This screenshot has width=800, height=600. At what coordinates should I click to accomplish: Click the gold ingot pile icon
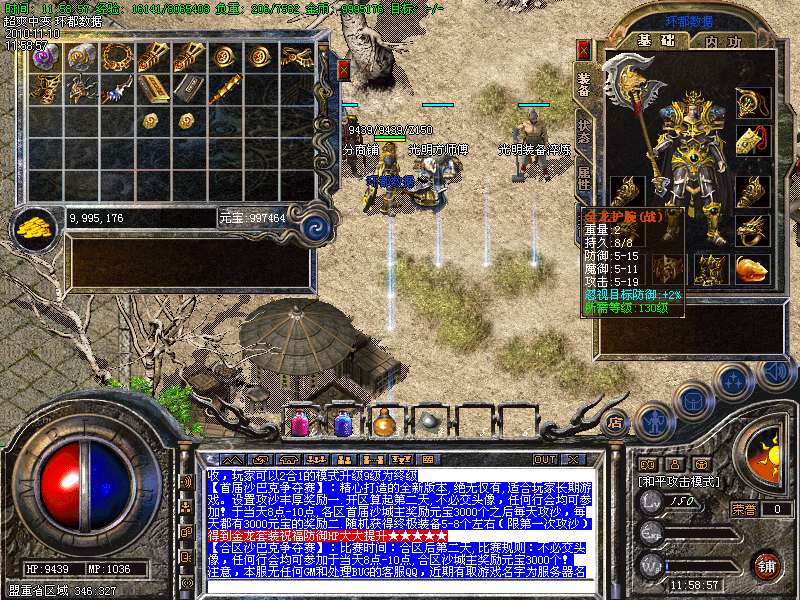[x=34, y=227]
